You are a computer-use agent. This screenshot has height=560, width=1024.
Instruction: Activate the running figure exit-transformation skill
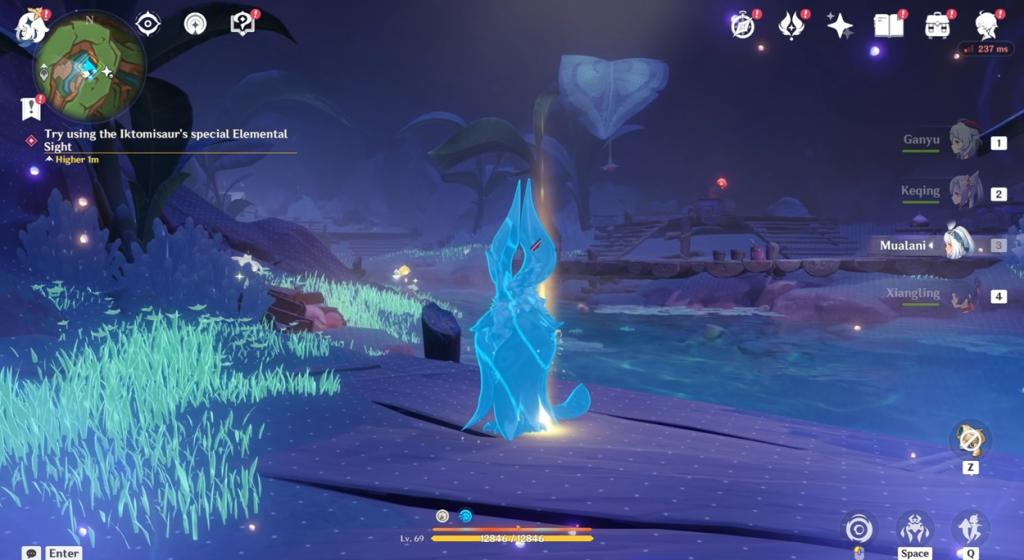tap(969, 527)
